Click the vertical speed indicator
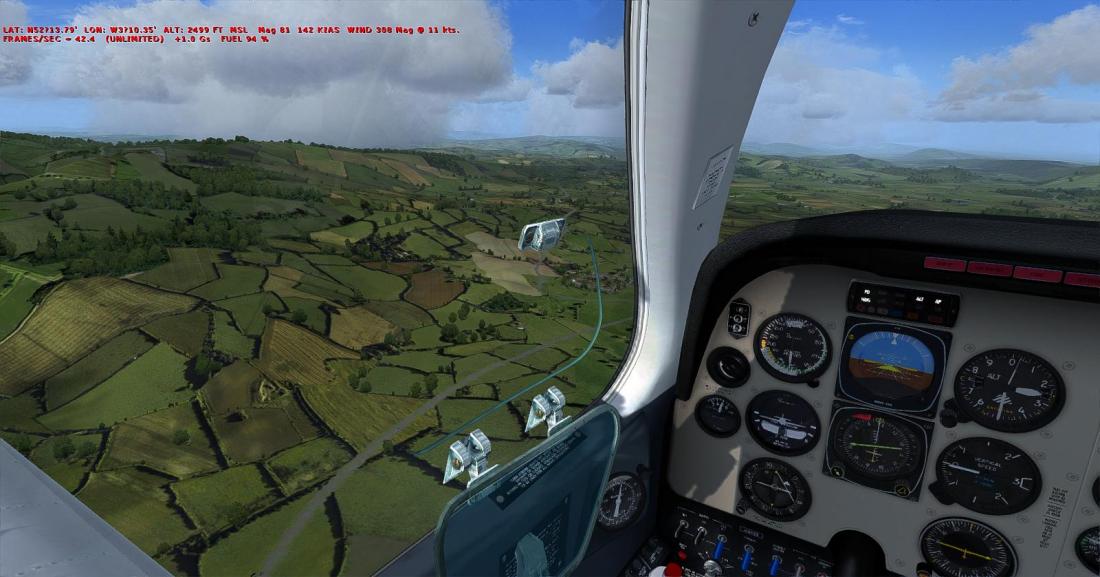 pos(988,476)
